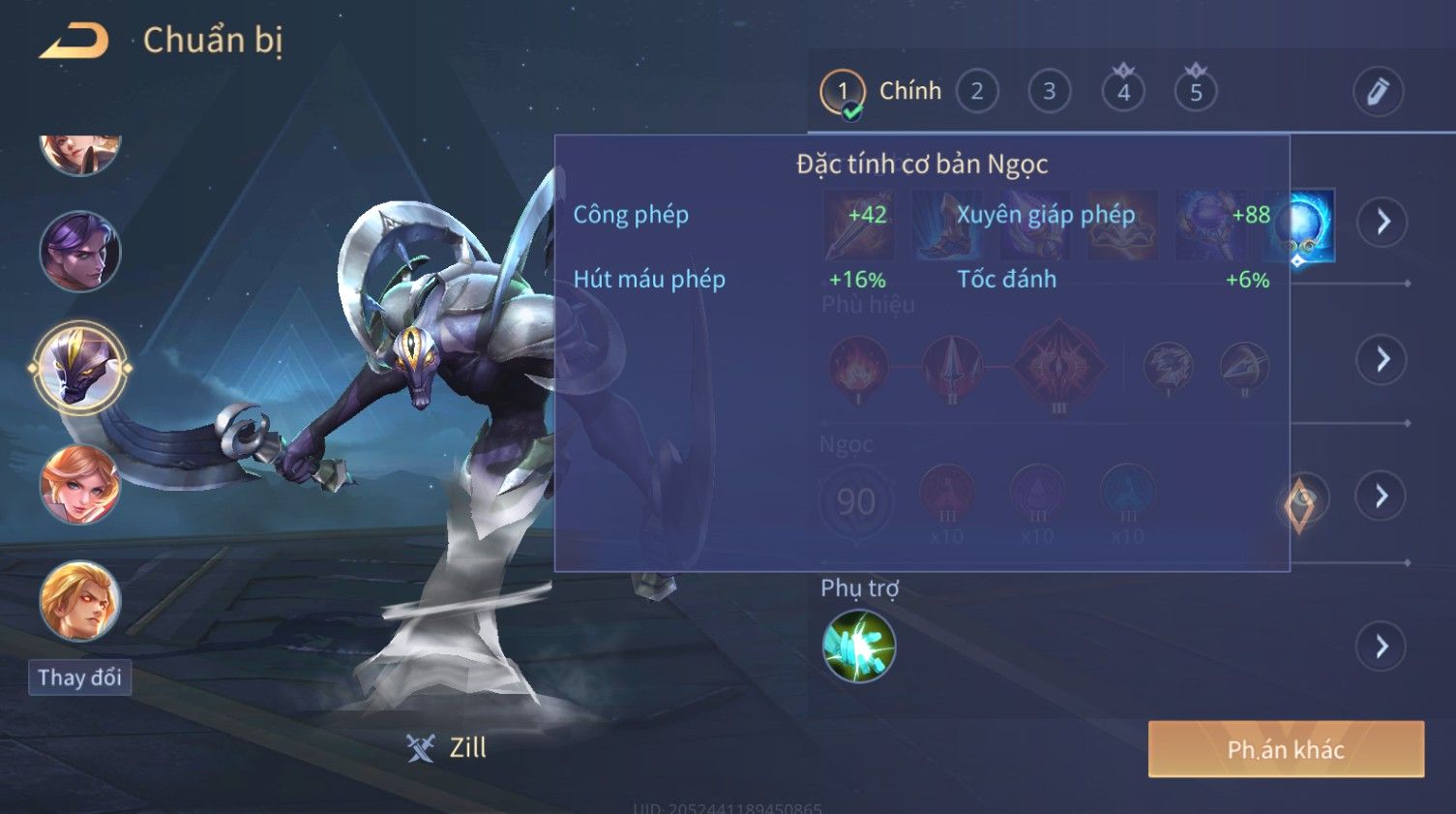Go back using the return arrow

[74, 41]
